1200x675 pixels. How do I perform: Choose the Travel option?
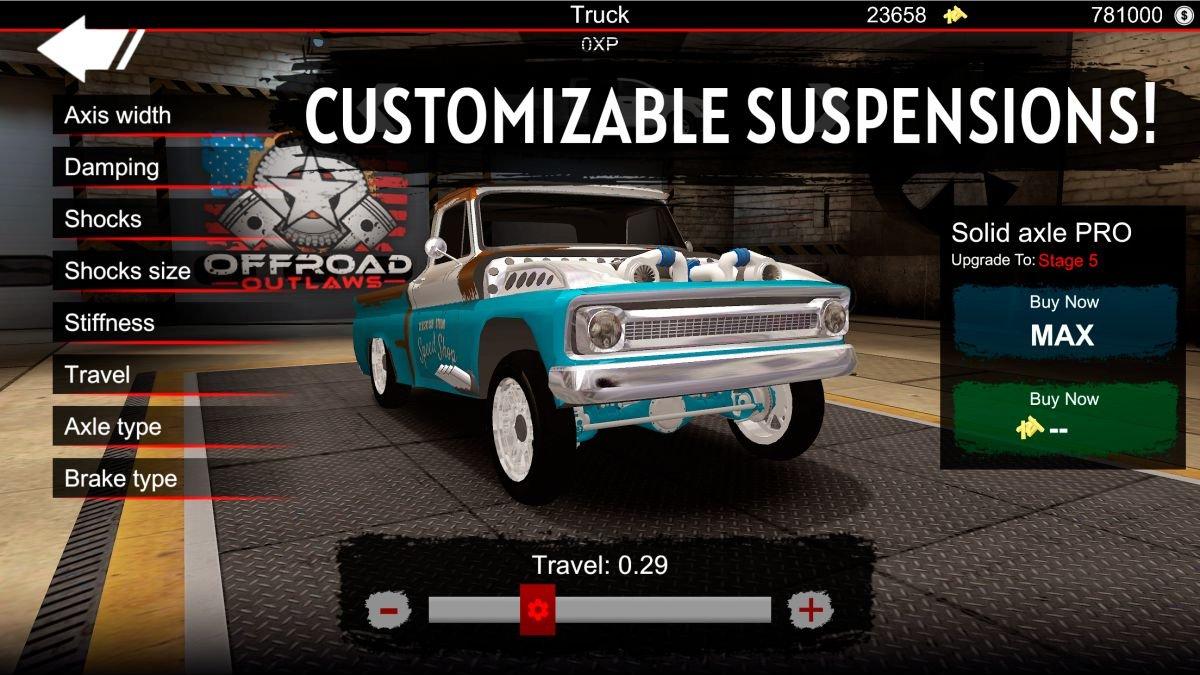pos(98,375)
